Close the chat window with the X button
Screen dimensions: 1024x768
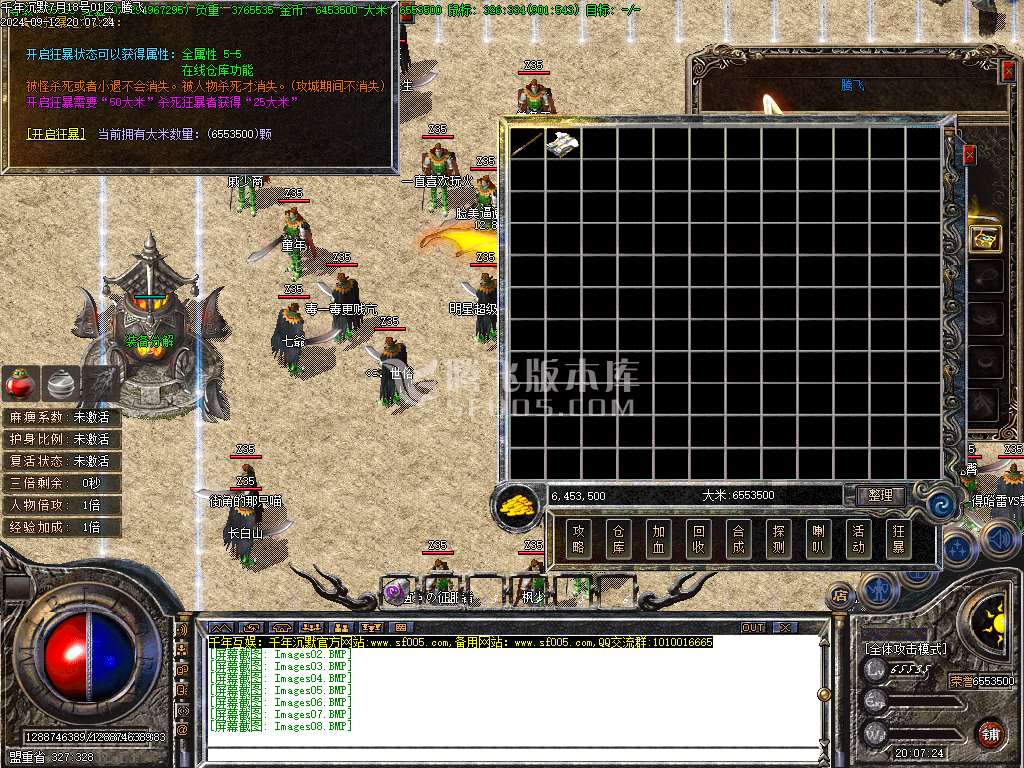coord(786,627)
